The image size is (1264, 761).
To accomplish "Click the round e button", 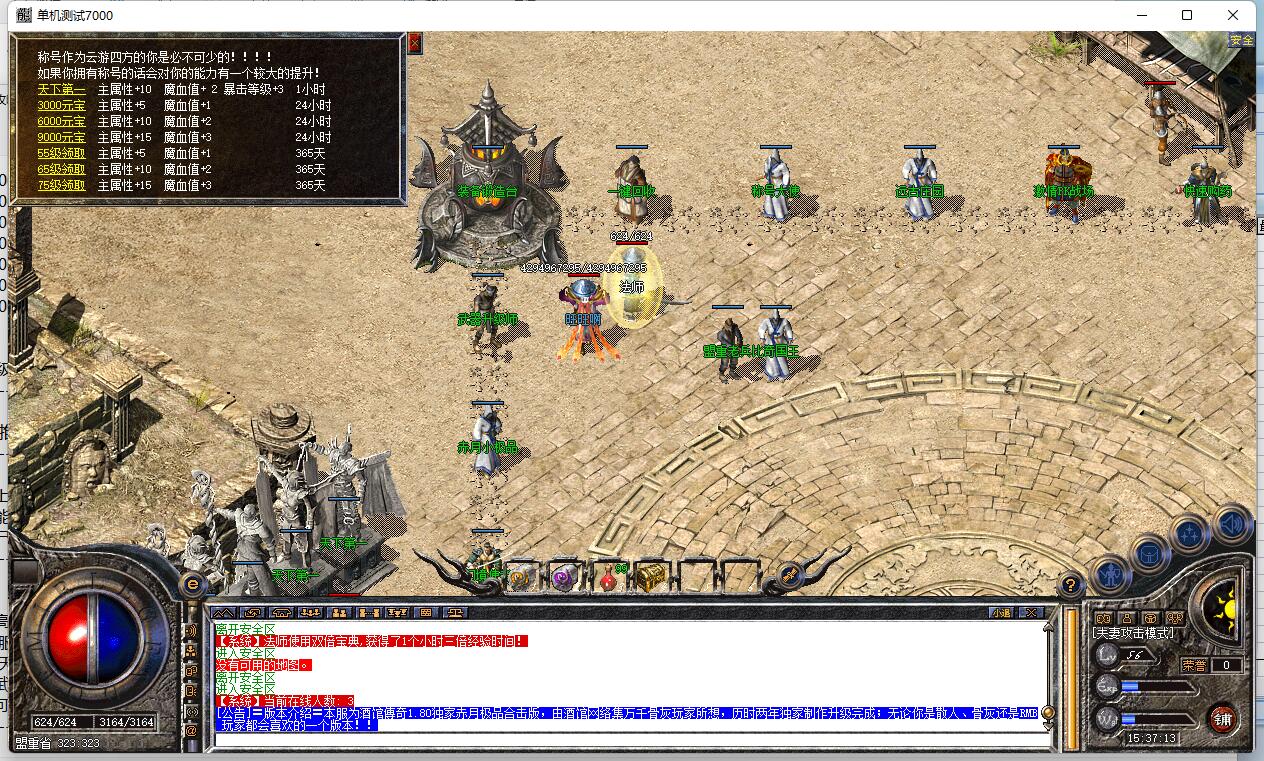I will pyautogui.click(x=192, y=584).
